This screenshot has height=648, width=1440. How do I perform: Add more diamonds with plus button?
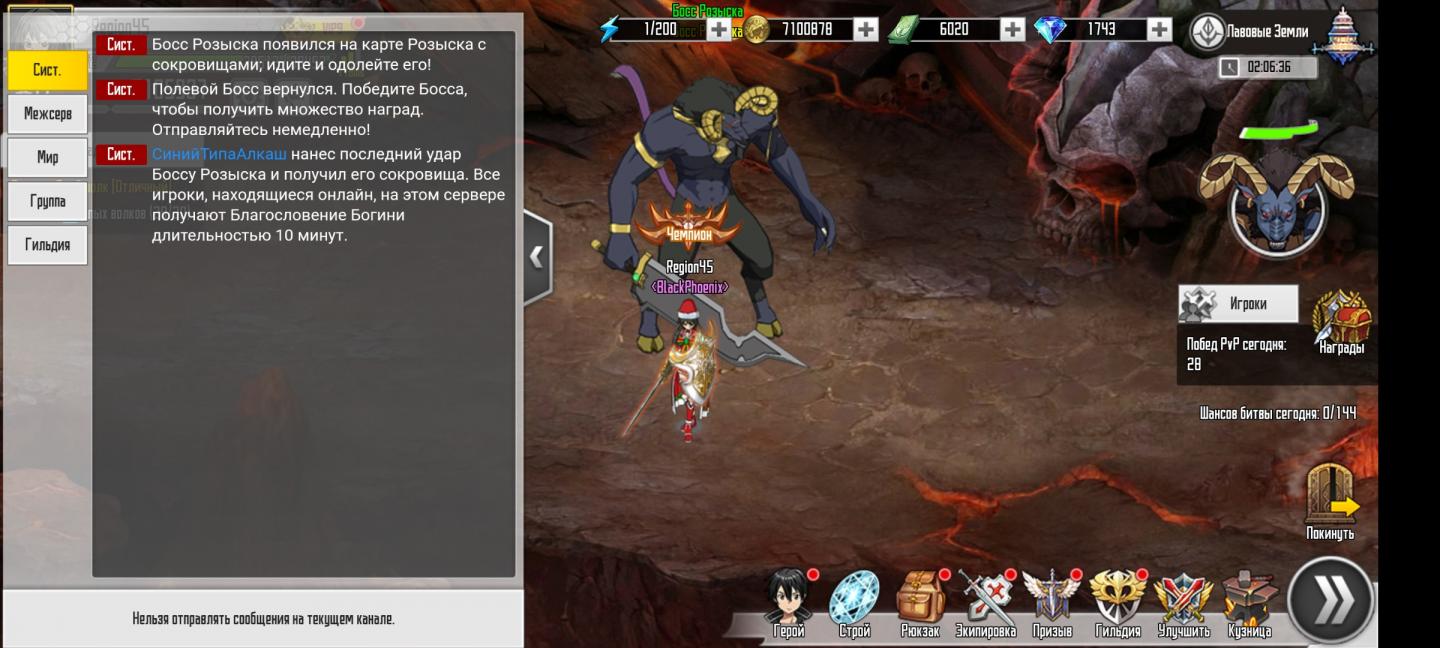[x=1159, y=30]
